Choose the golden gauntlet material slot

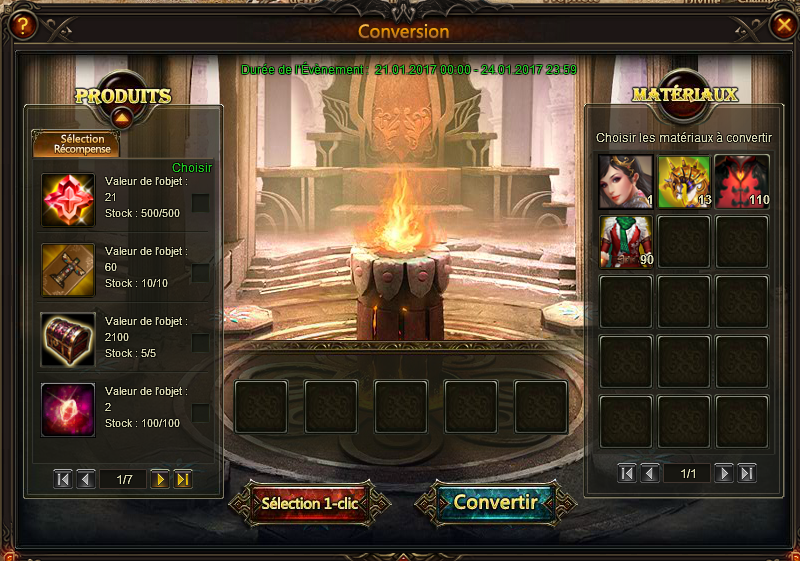point(684,182)
